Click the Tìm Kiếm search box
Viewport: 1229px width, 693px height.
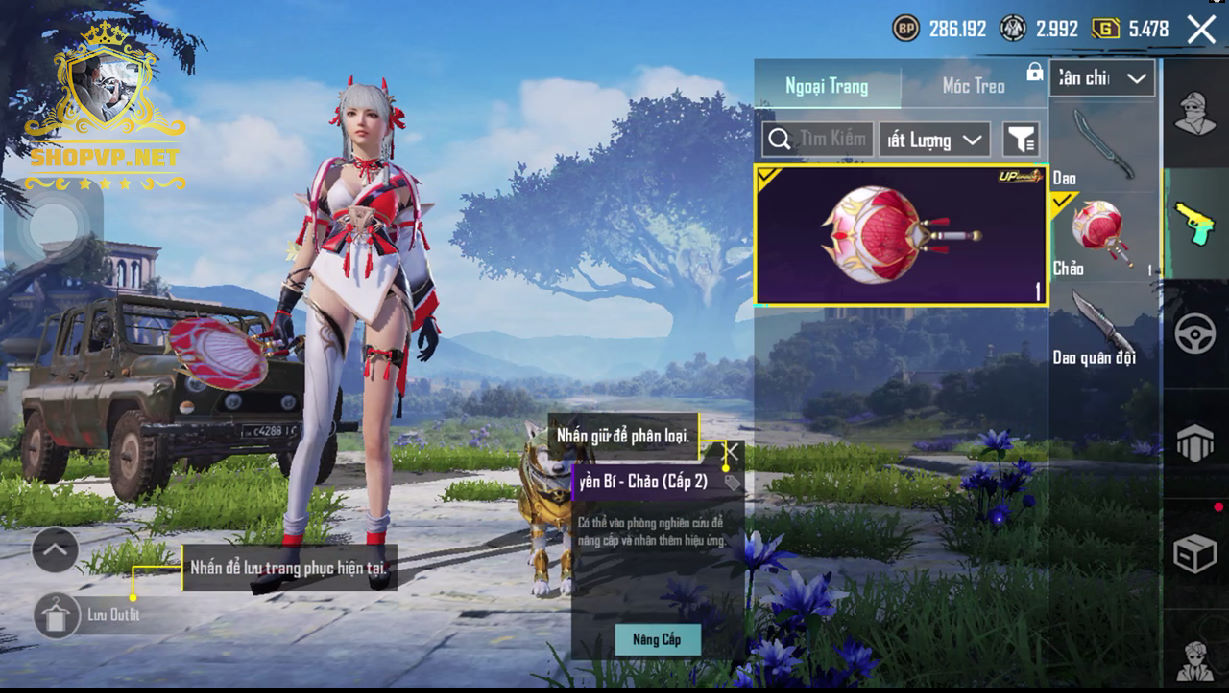818,140
